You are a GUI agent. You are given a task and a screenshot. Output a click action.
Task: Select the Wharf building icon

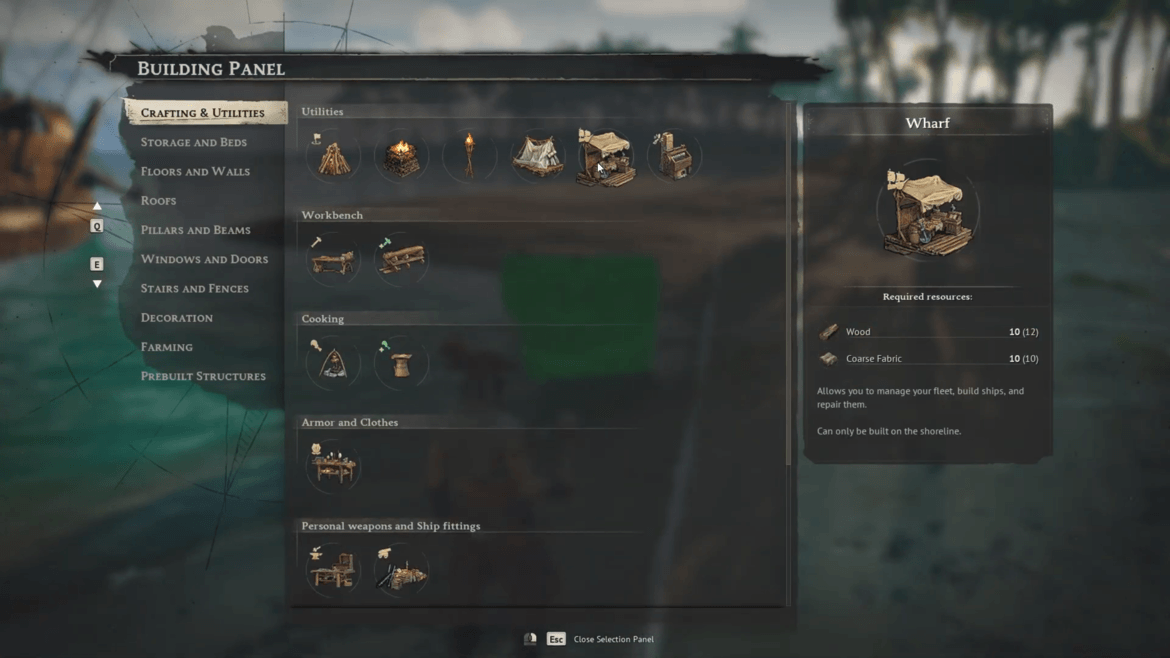[605, 157]
